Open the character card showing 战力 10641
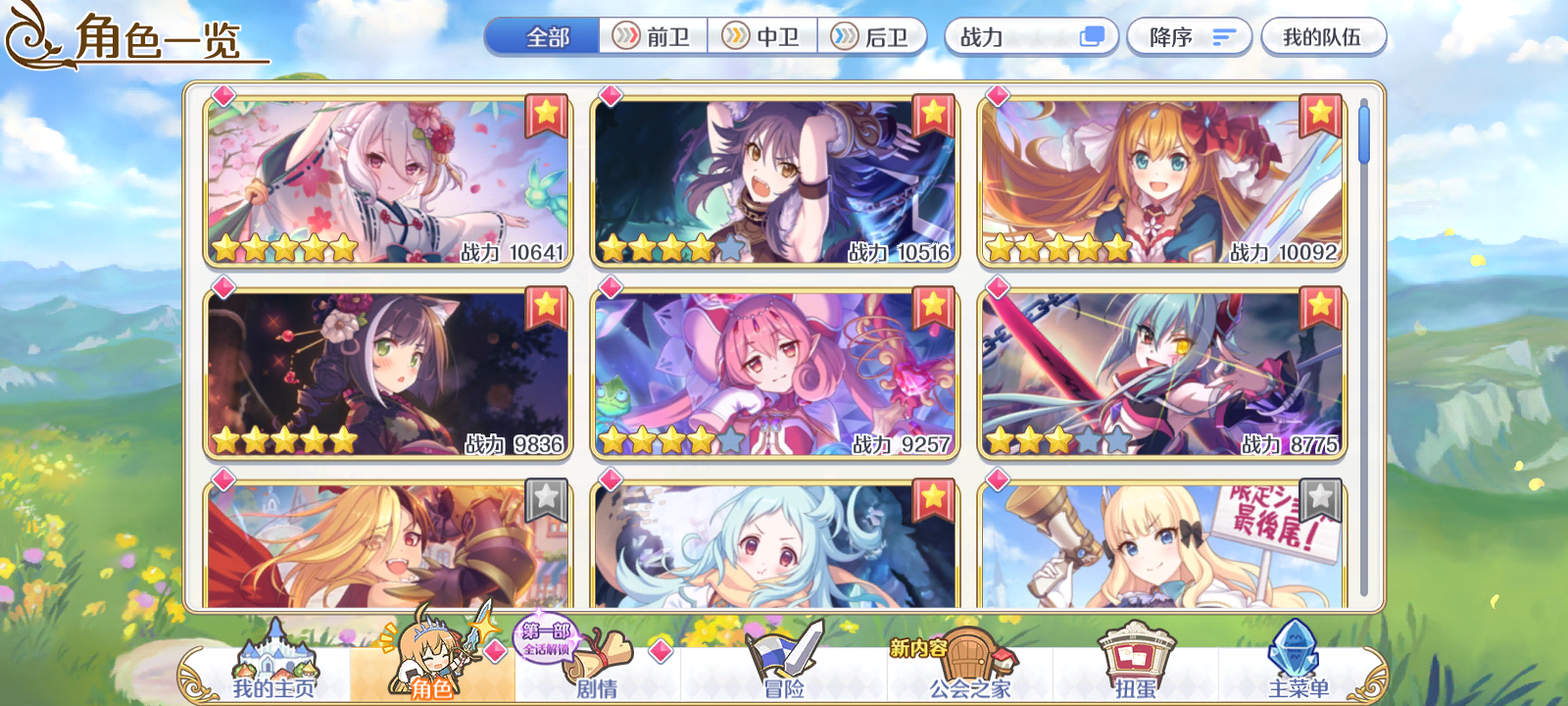 click(x=384, y=181)
